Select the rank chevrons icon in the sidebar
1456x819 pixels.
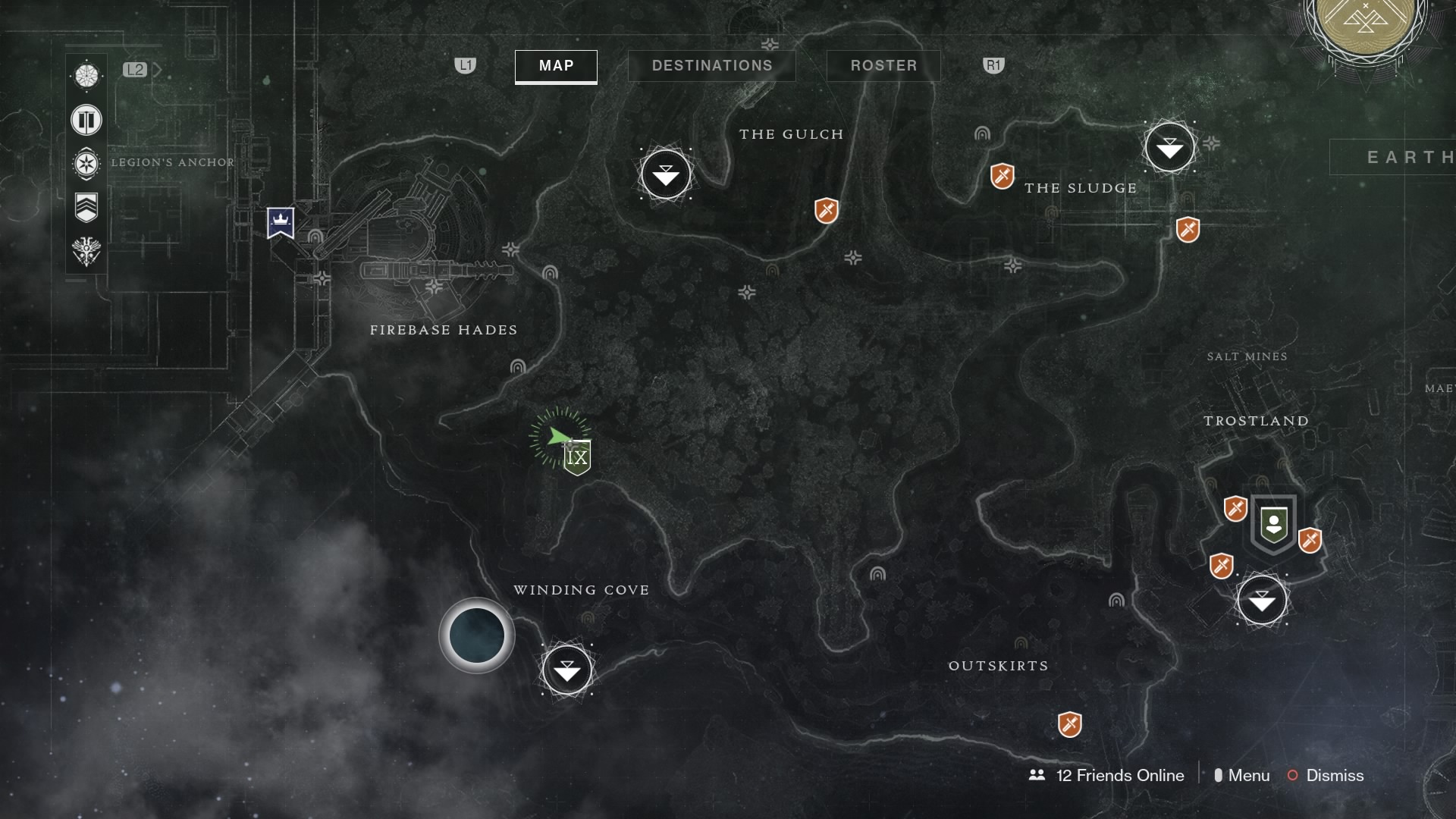click(86, 207)
